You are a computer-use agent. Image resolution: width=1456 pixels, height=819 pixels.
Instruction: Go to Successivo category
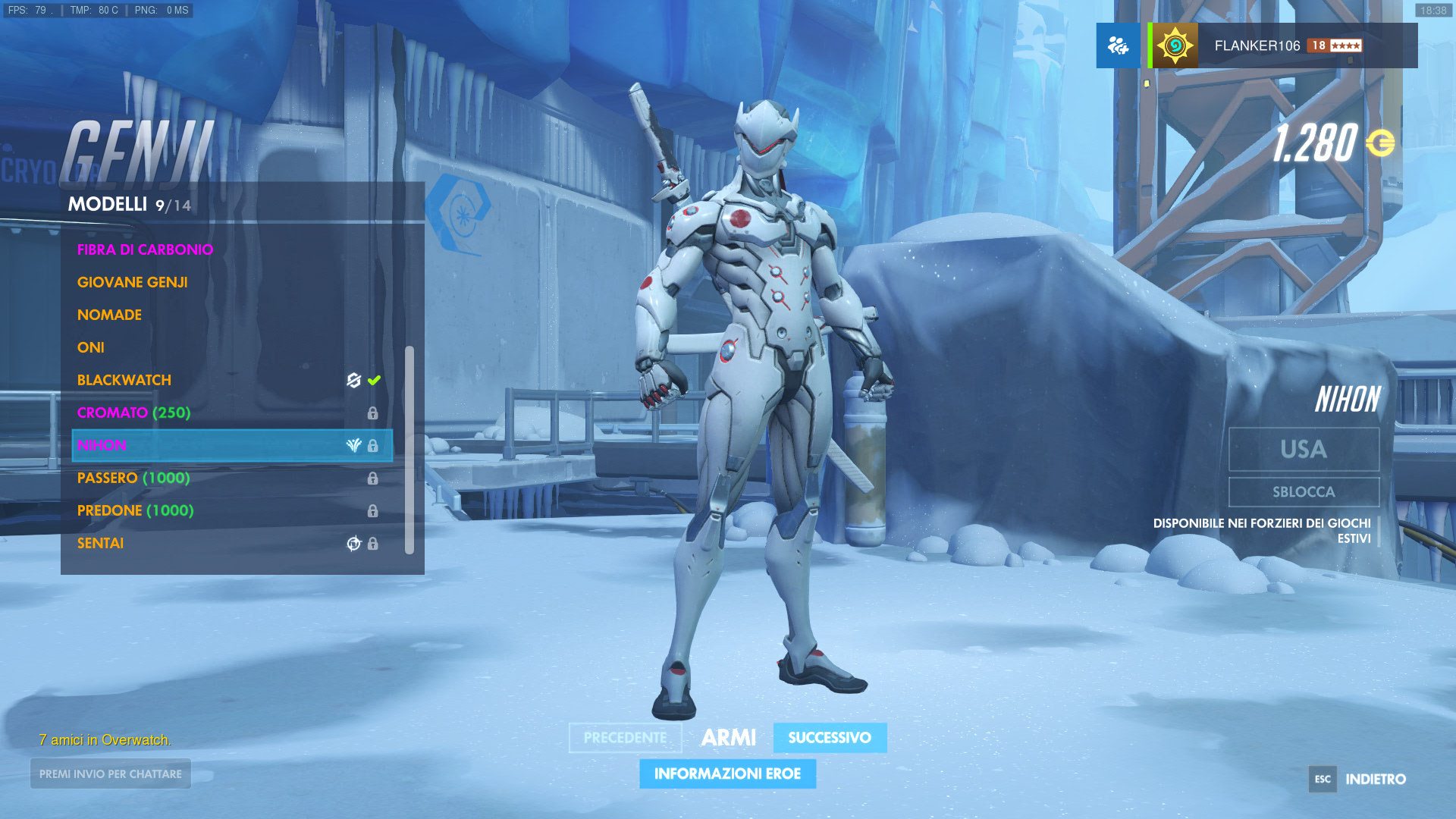click(830, 738)
